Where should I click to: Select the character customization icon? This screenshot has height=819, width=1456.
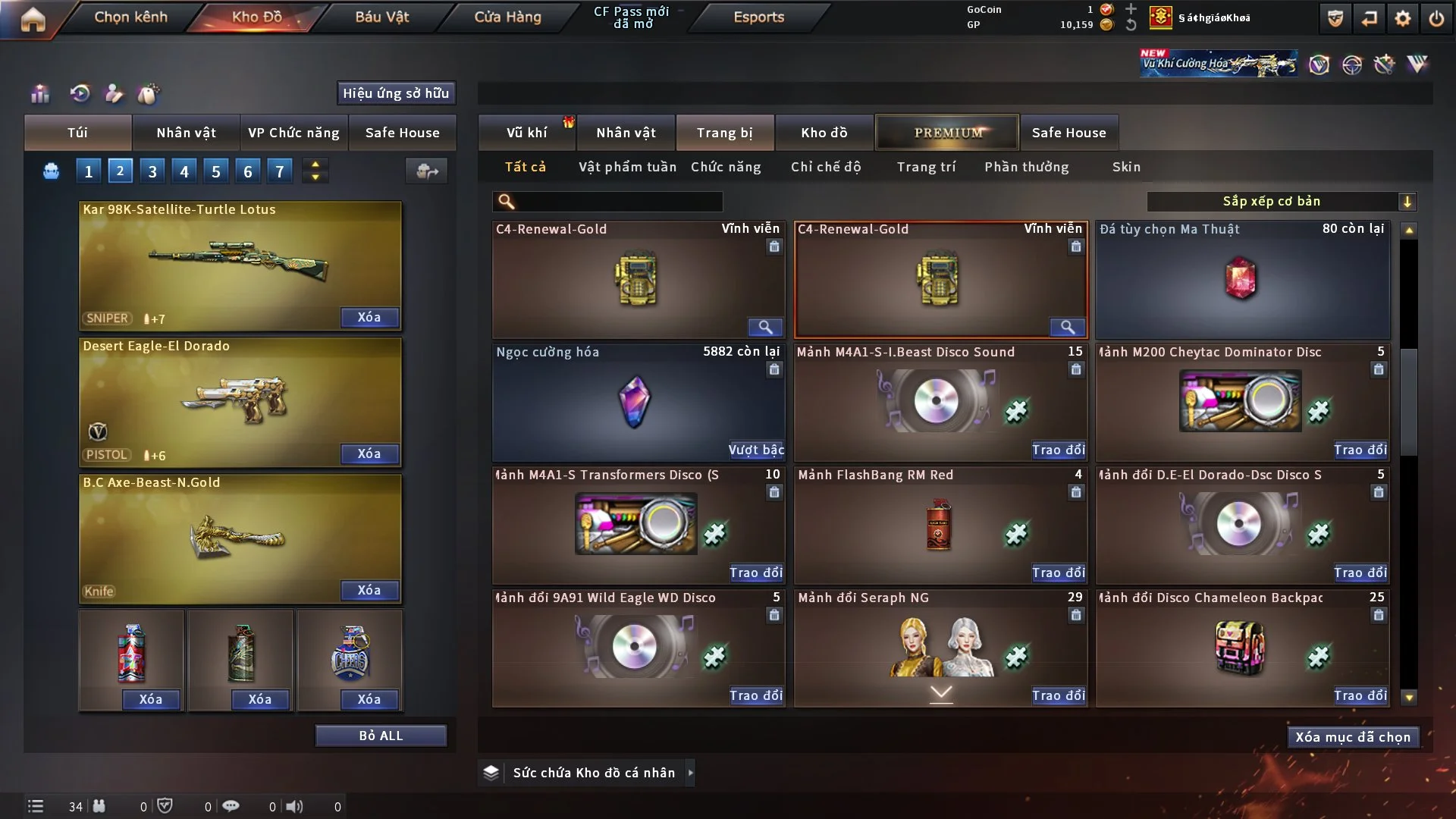tap(115, 94)
